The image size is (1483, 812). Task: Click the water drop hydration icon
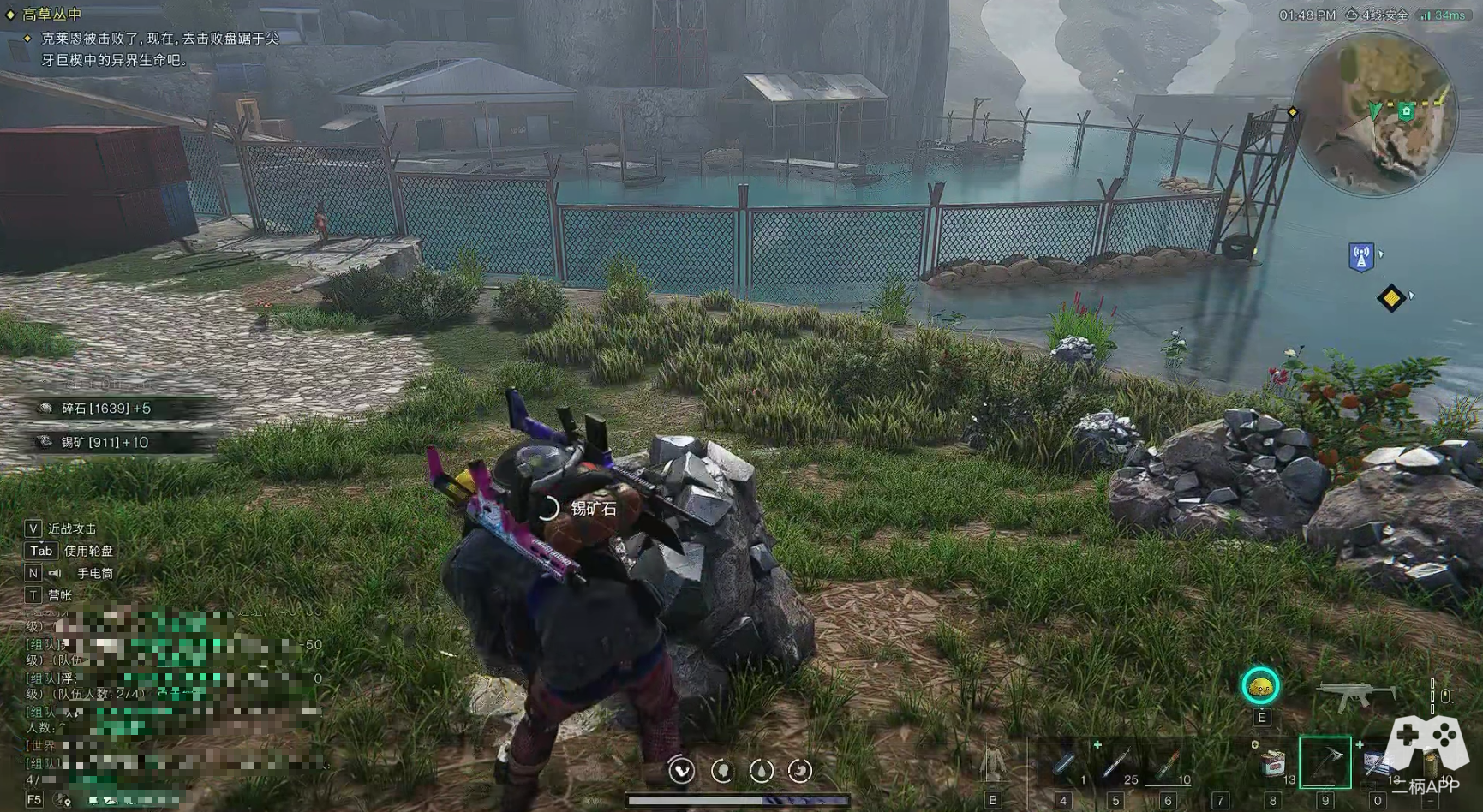(761, 771)
